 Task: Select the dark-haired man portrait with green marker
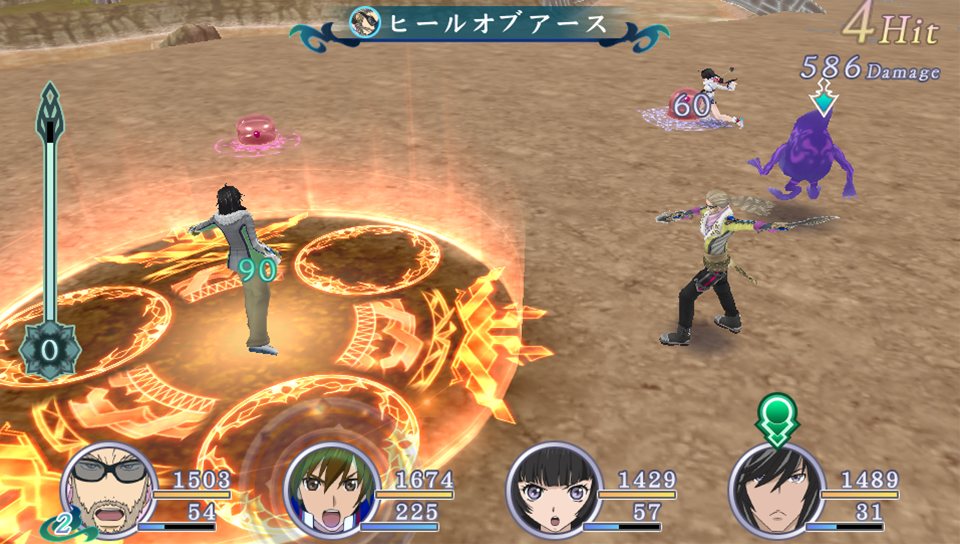pos(775,490)
